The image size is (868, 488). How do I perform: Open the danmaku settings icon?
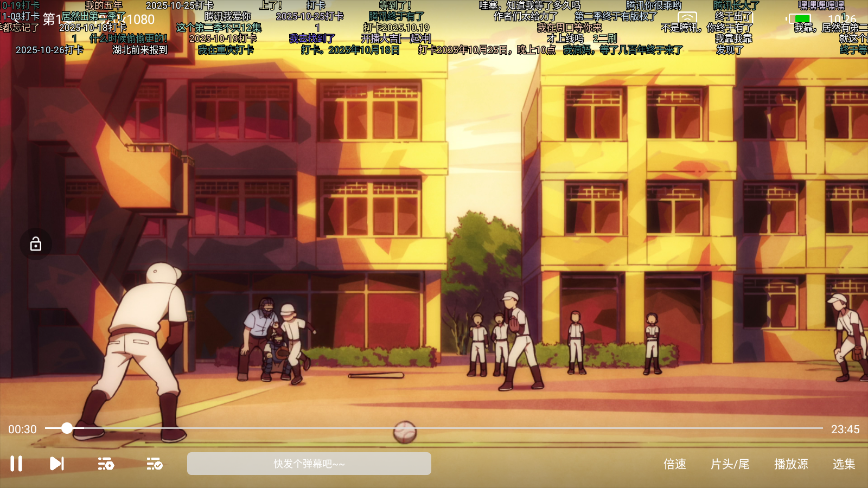(105, 463)
